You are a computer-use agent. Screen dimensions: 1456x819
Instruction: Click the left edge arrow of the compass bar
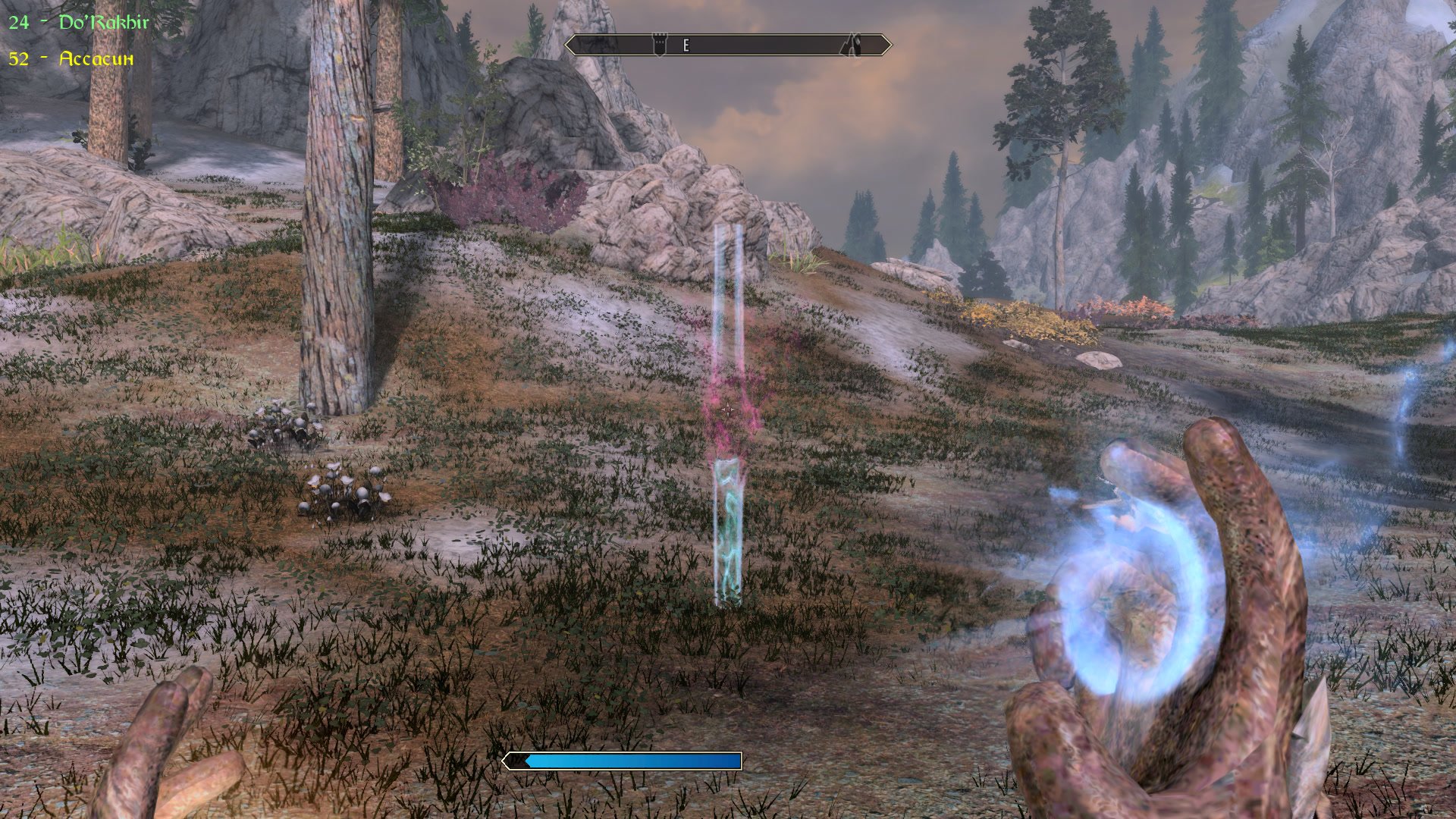point(573,45)
